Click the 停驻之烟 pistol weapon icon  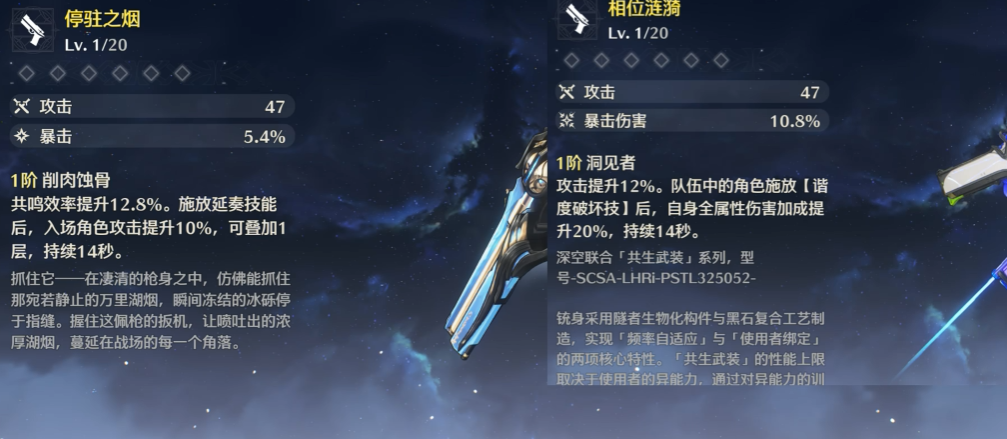[x=32, y=30]
